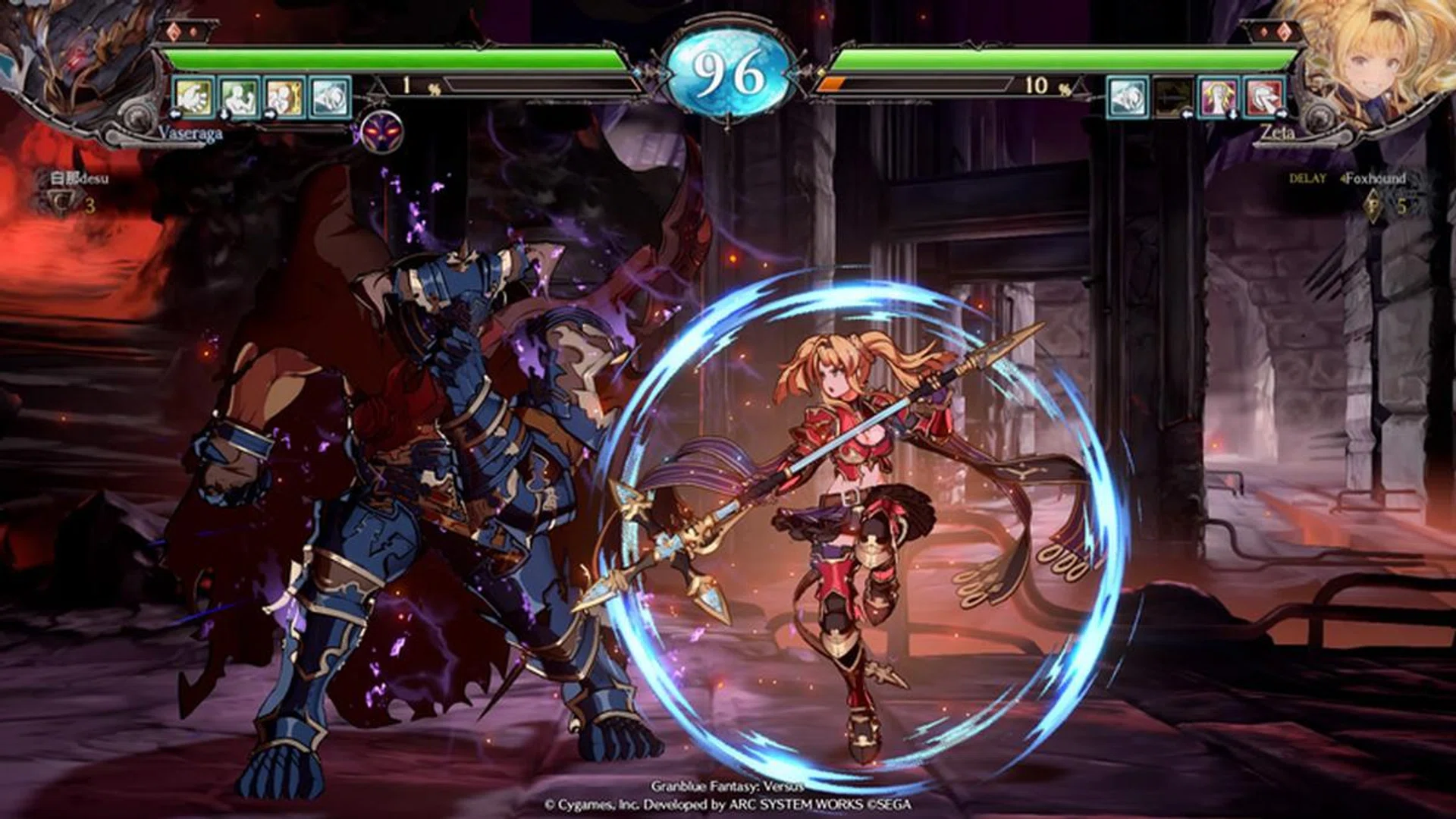Screen dimensions: 1456x819
Task: Select Vaseraga's fourth ability icon
Action: pyautogui.click(x=329, y=97)
